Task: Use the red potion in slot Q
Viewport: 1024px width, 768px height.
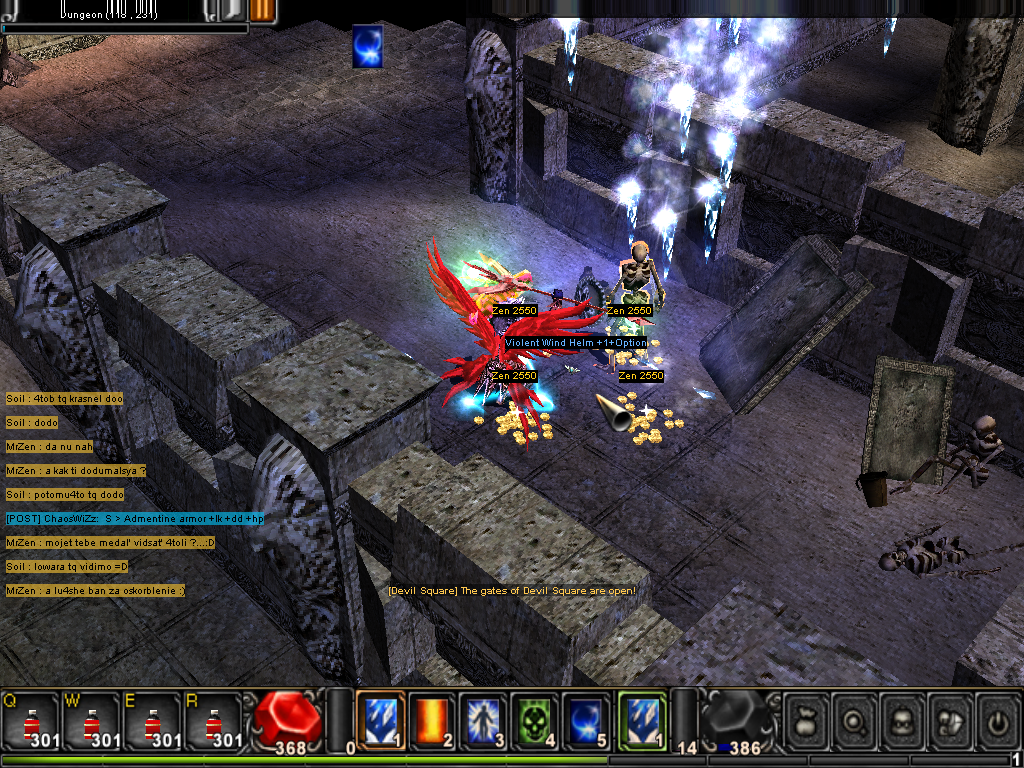Action: tap(32, 720)
